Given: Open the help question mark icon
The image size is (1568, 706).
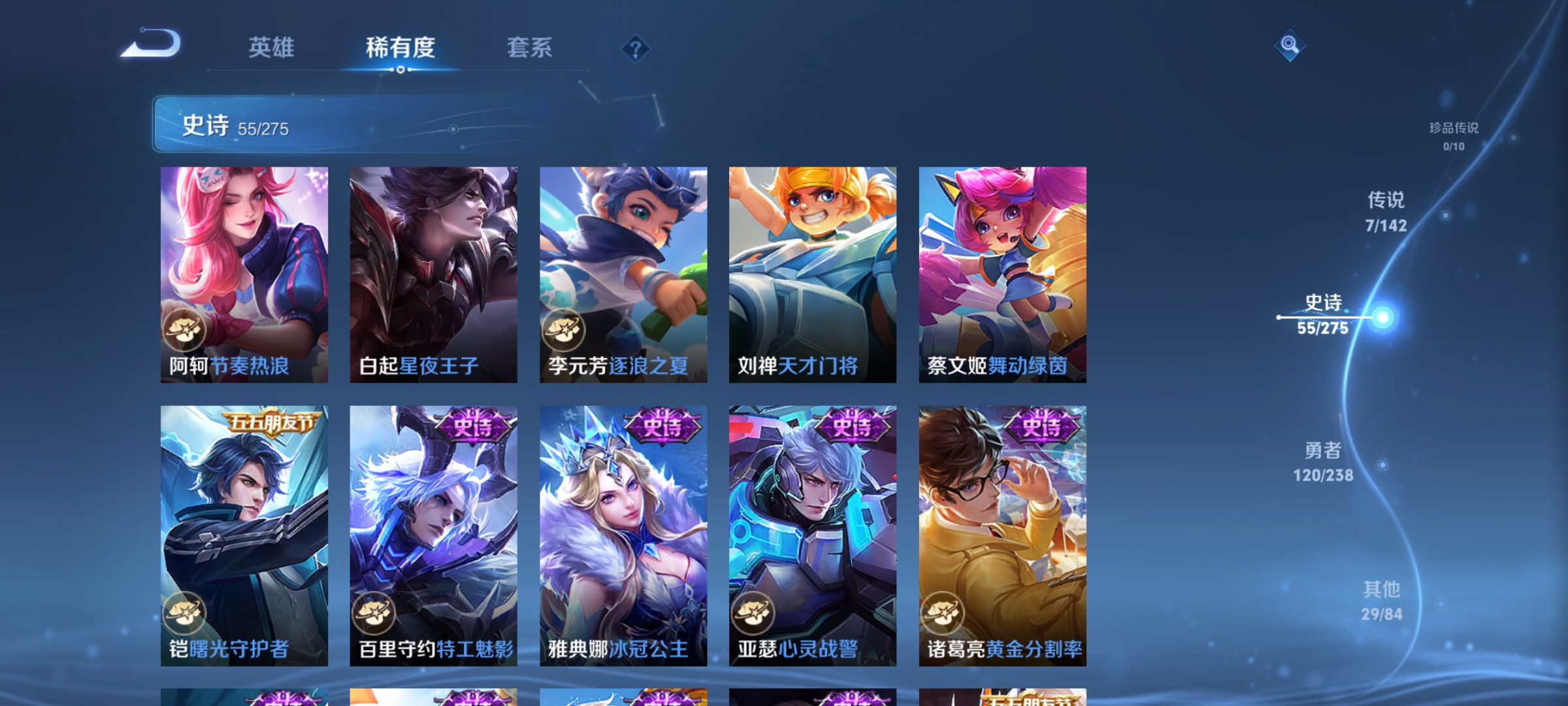Looking at the screenshot, I should tap(634, 49).
